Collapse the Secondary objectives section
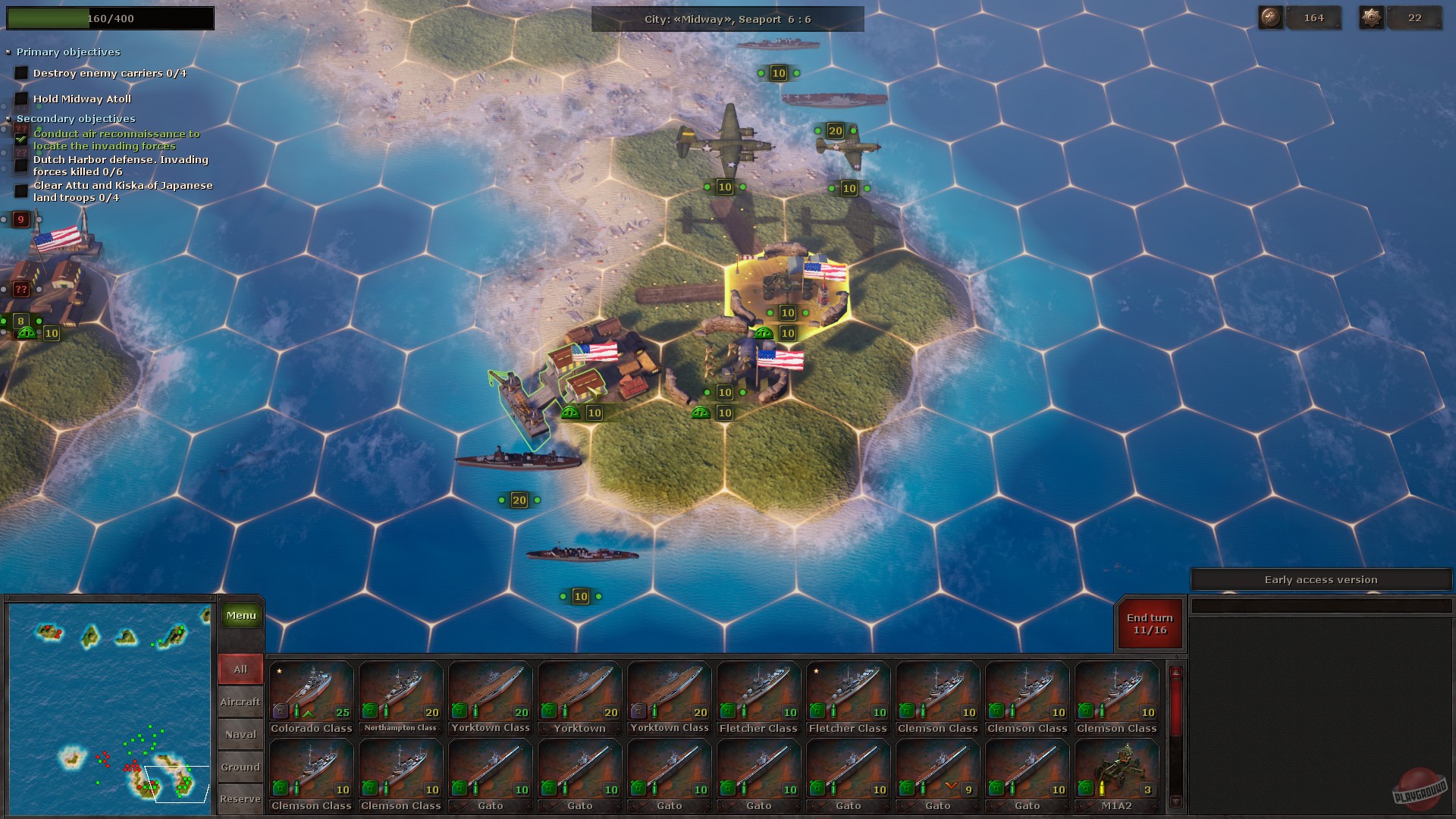This screenshot has height=819, width=1456. (x=9, y=119)
